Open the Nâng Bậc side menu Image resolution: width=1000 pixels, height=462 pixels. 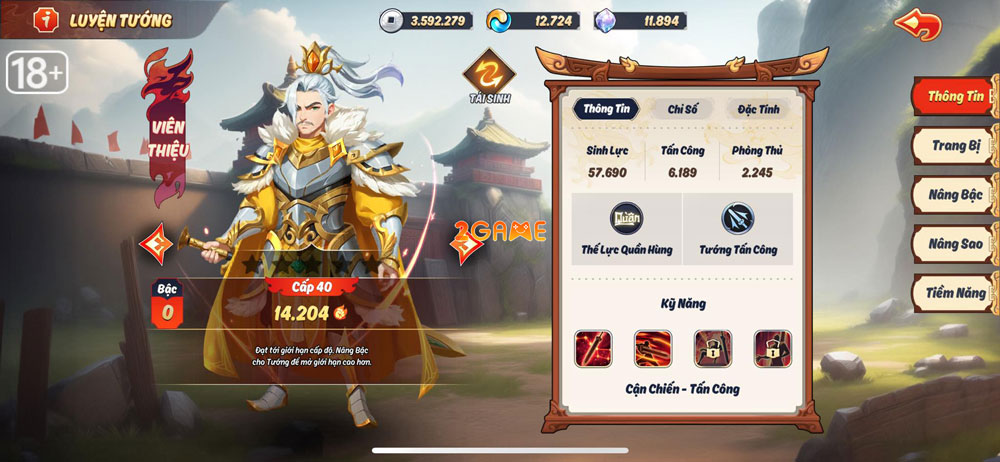[956, 195]
